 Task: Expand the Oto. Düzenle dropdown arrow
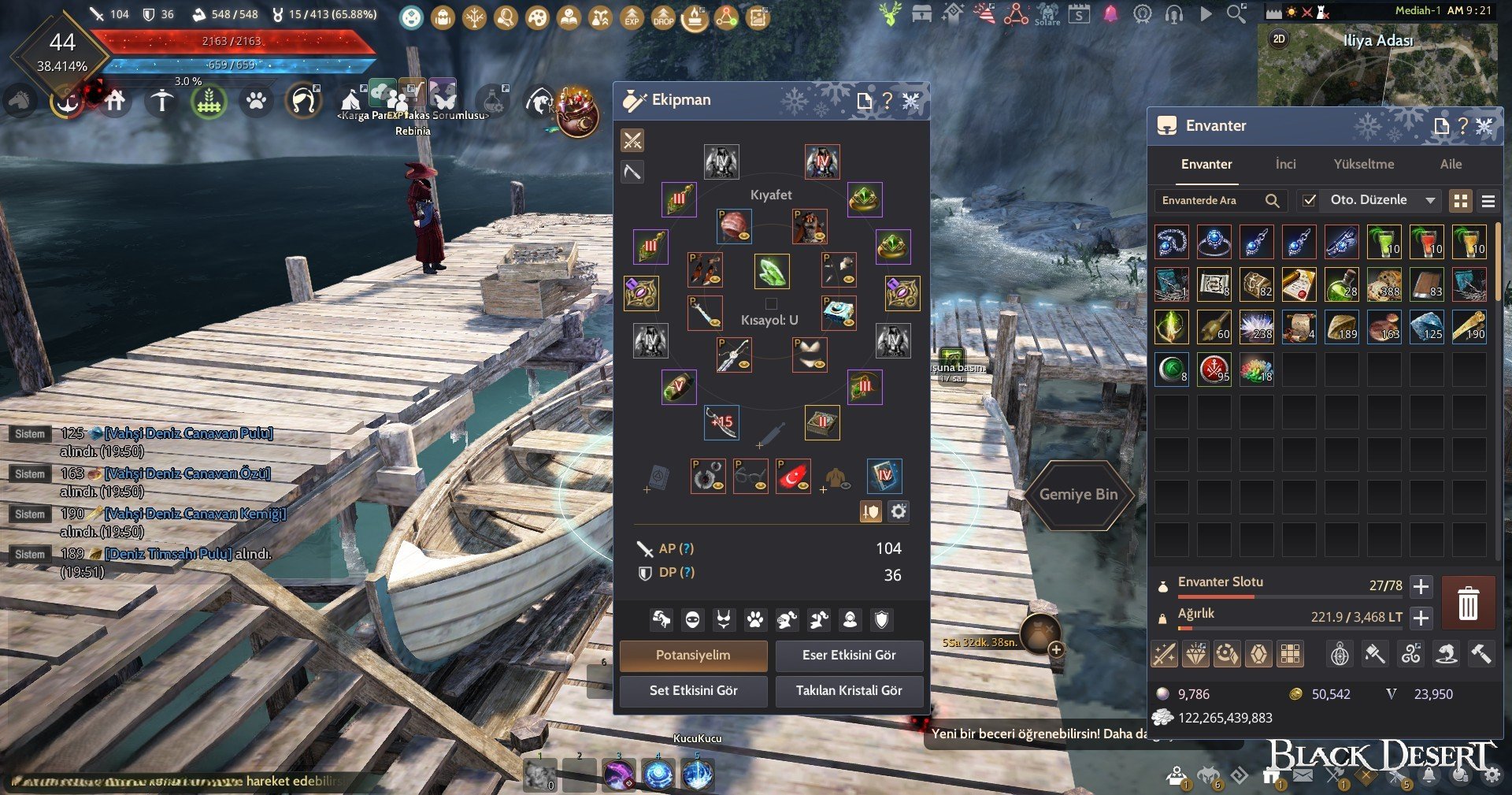pos(1430,201)
